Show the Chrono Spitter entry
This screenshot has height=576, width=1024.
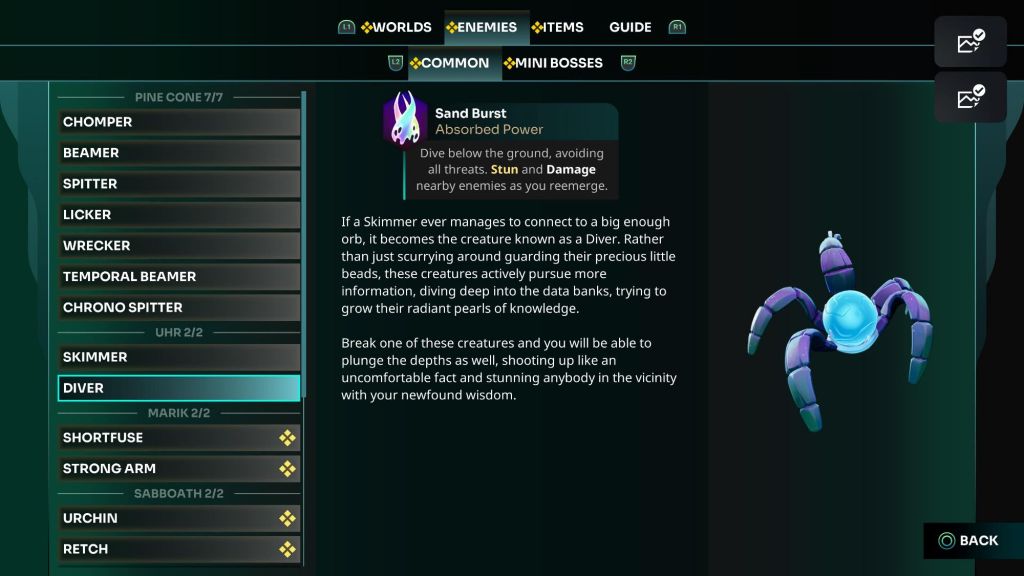179,308
